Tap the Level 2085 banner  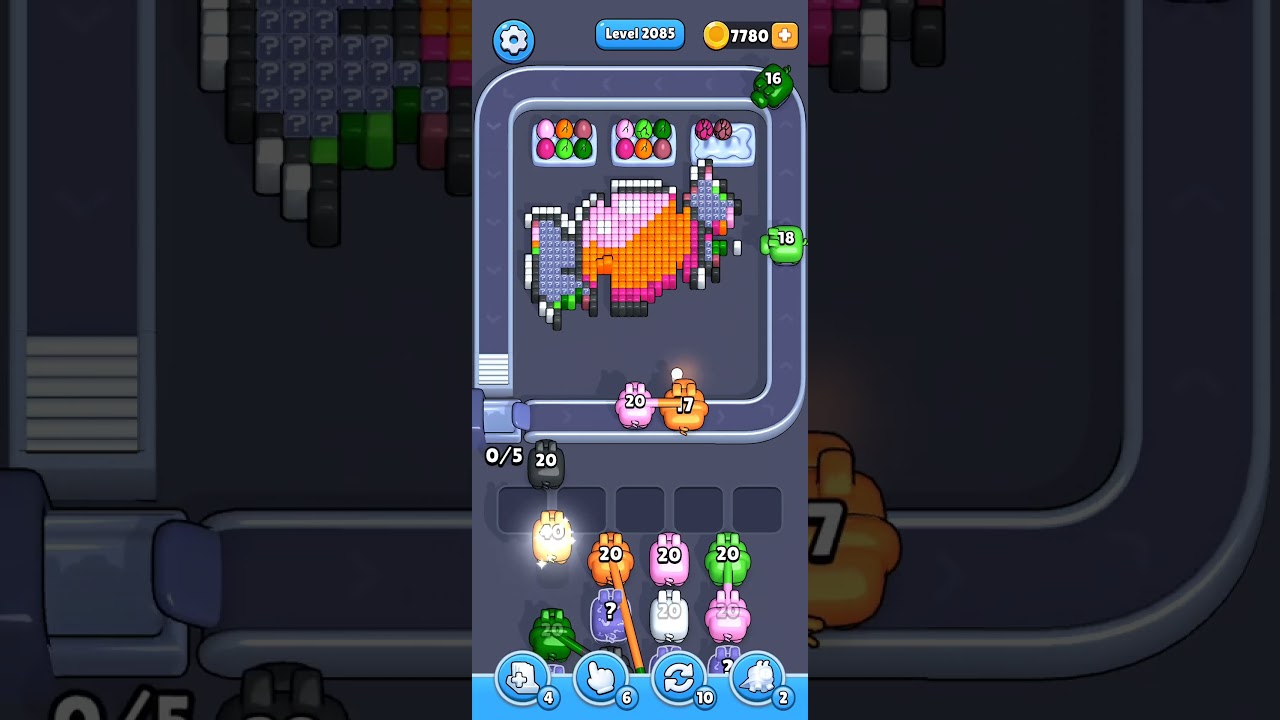[x=640, y=34]
